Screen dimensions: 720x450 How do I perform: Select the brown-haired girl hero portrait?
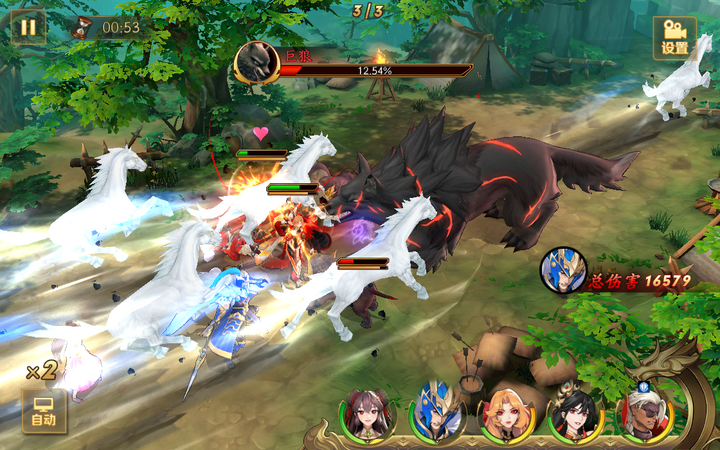coord(368,414)
